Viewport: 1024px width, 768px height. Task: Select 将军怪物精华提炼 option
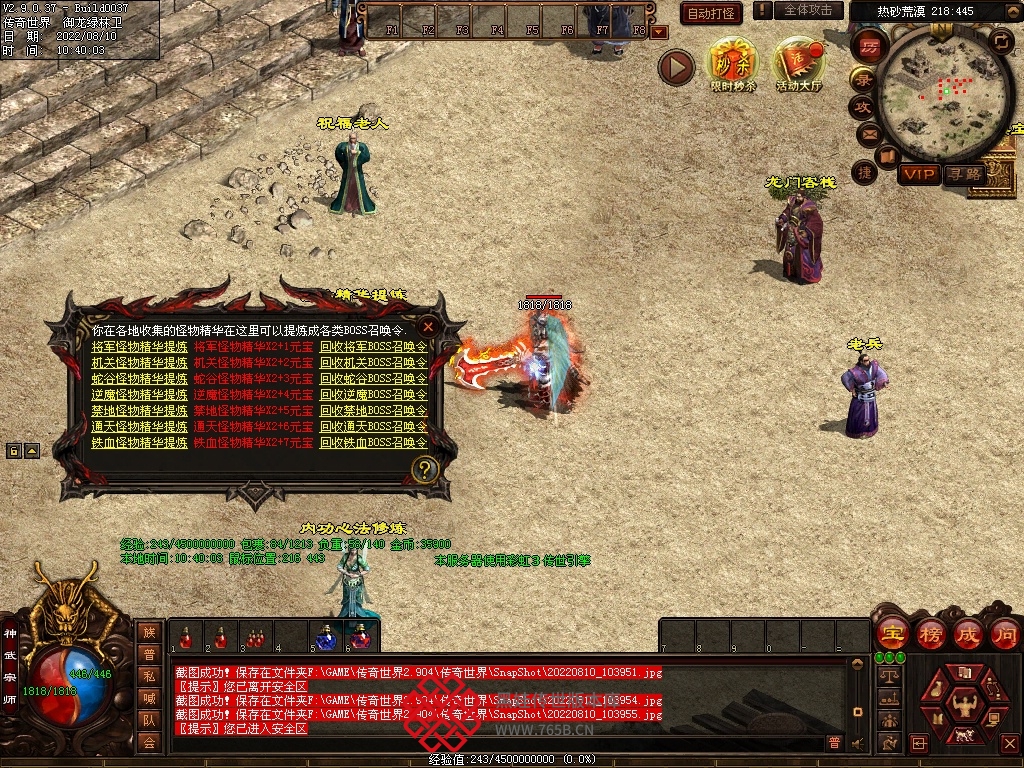[x=139, y=347]
